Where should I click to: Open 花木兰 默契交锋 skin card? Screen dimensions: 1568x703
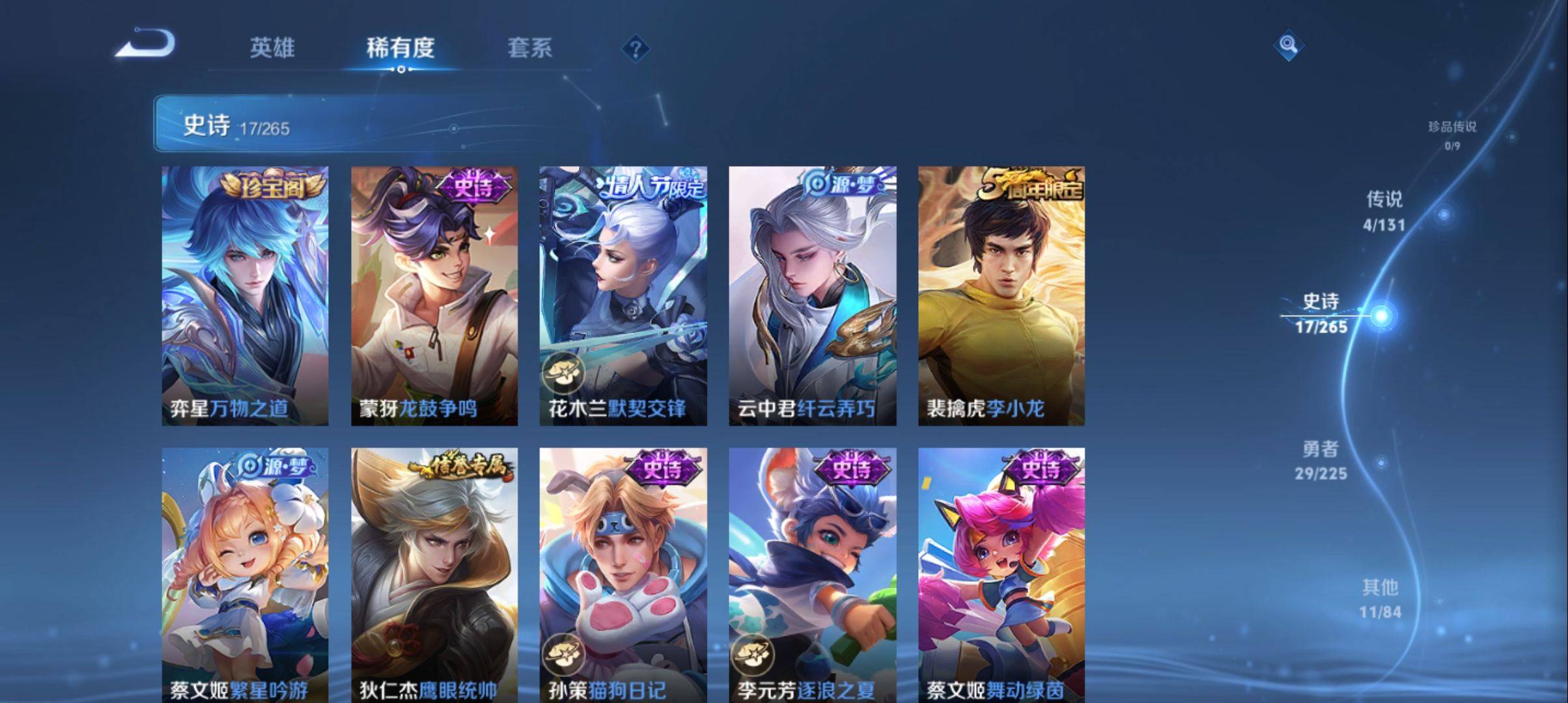(623, 296)
